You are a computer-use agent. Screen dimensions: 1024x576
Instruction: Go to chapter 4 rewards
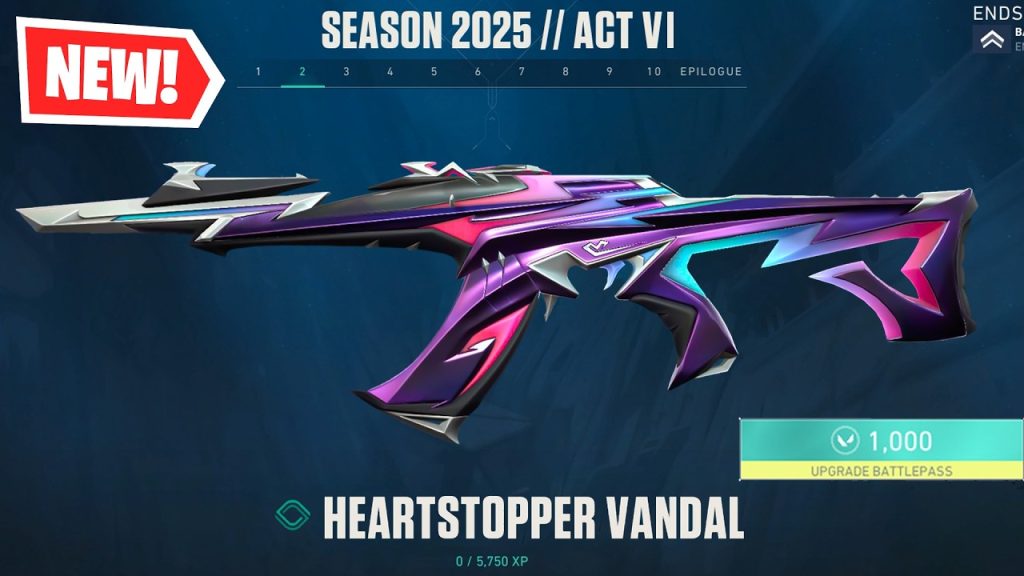tap(390, 72)
